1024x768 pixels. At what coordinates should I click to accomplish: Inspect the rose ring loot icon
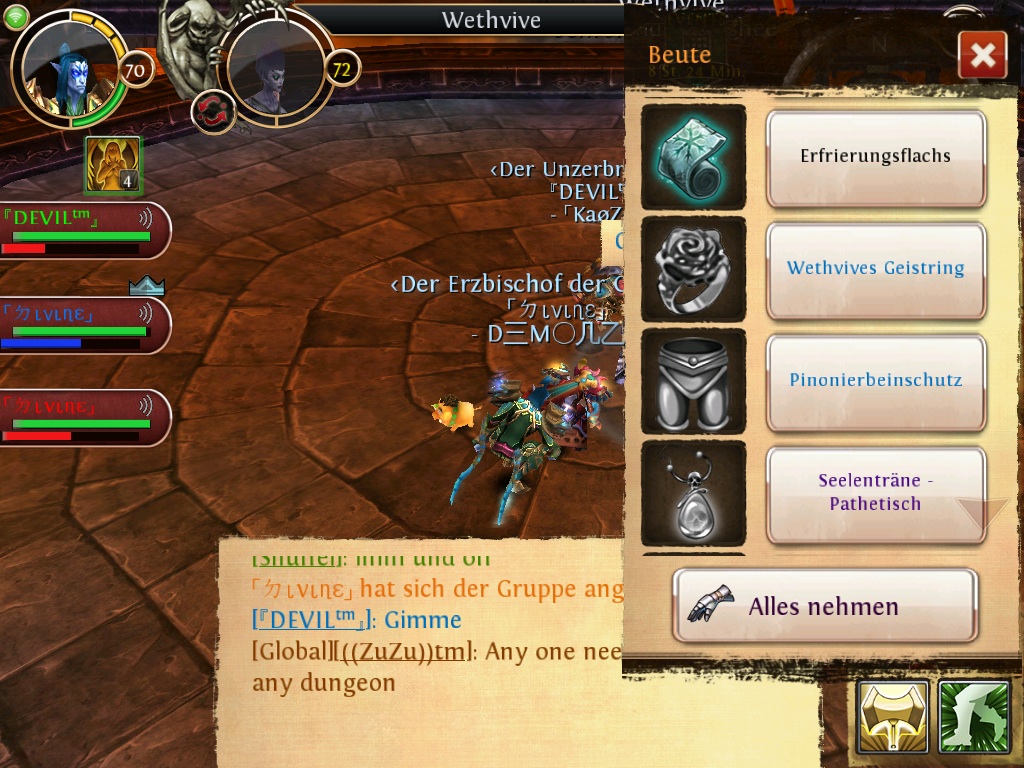pyautogui.click(x=693, y=268)
